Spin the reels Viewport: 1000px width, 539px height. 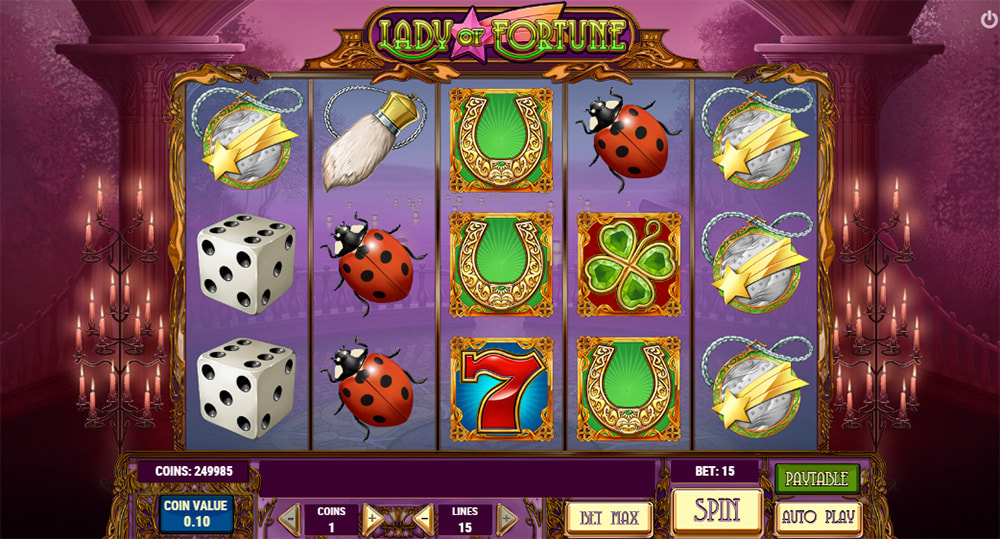coord(716,511)
